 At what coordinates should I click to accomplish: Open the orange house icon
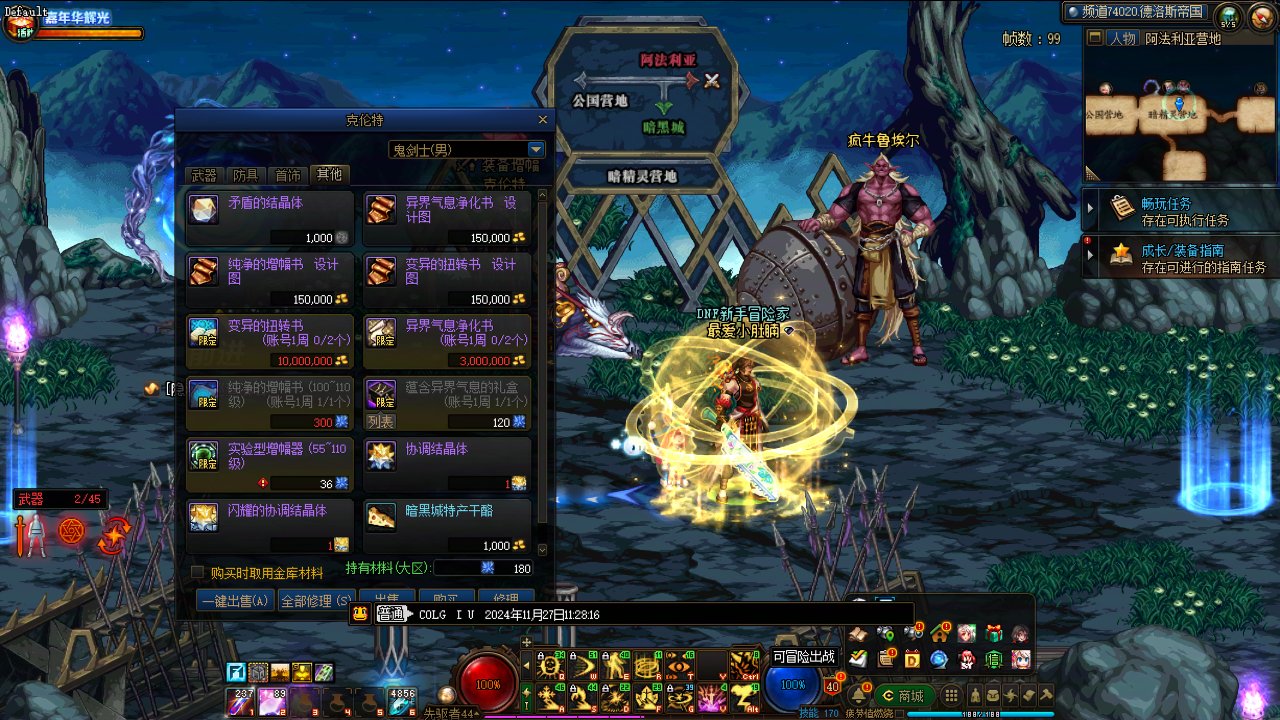tap(939, 633)
